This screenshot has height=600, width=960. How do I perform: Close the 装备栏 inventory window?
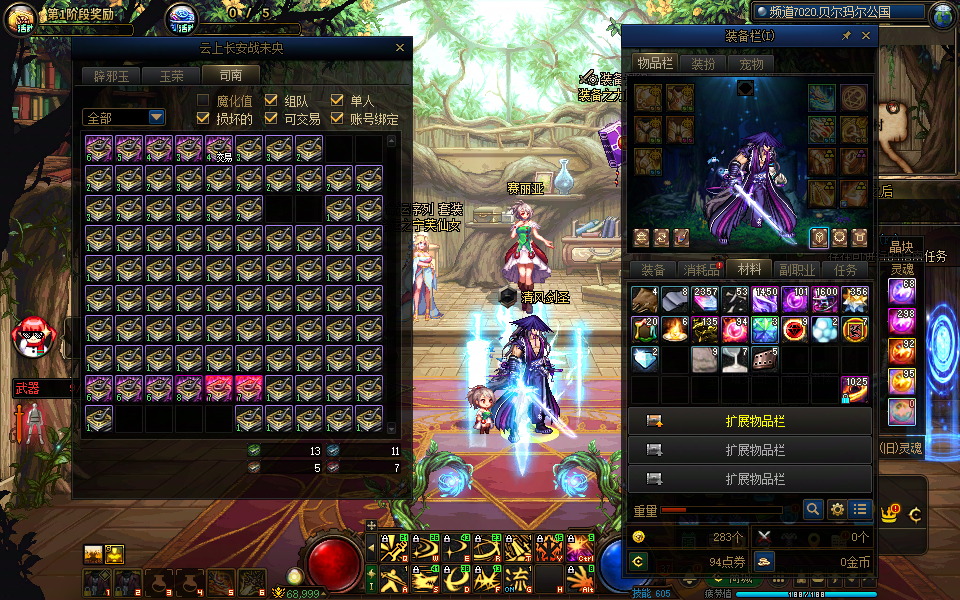tap(866, 36)
